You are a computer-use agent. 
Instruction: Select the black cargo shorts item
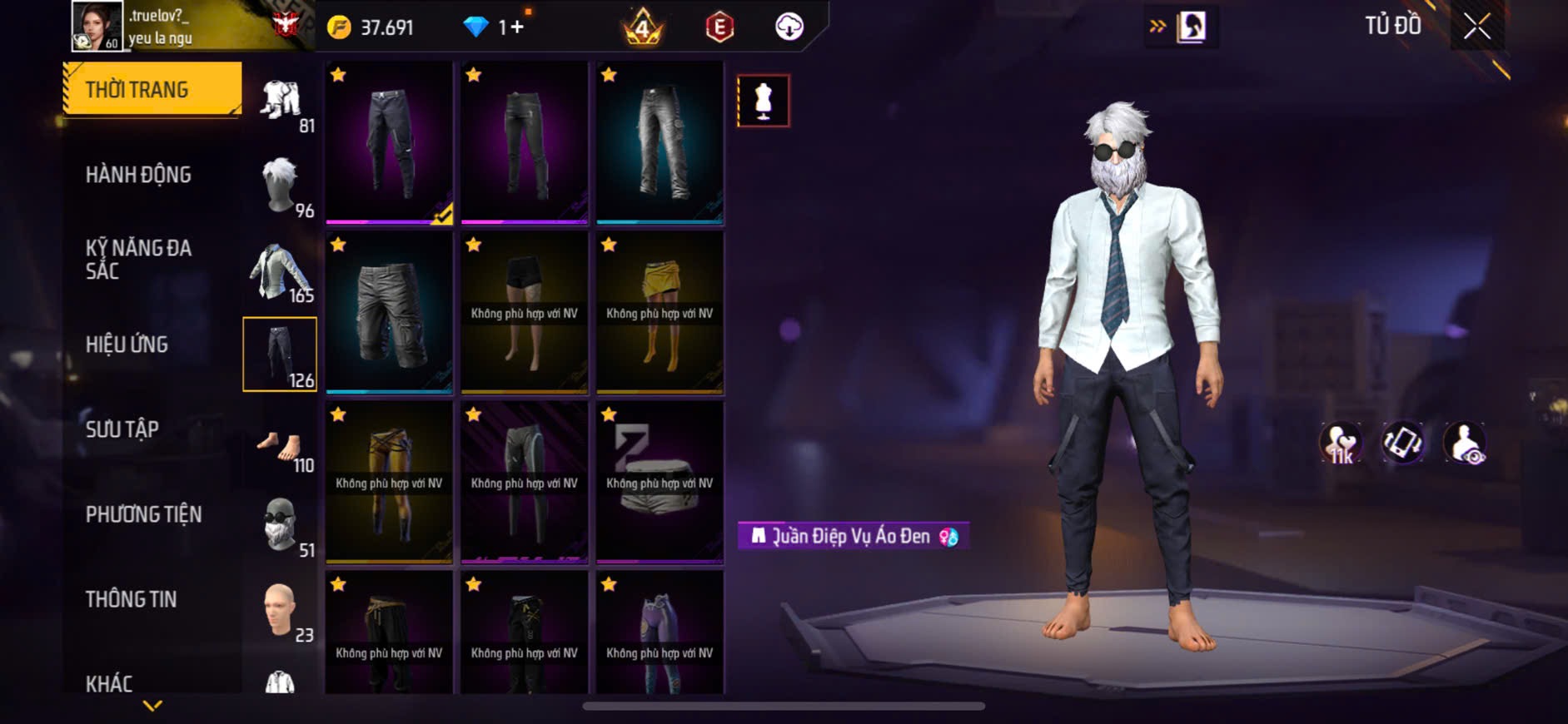[x=389, y=312]
